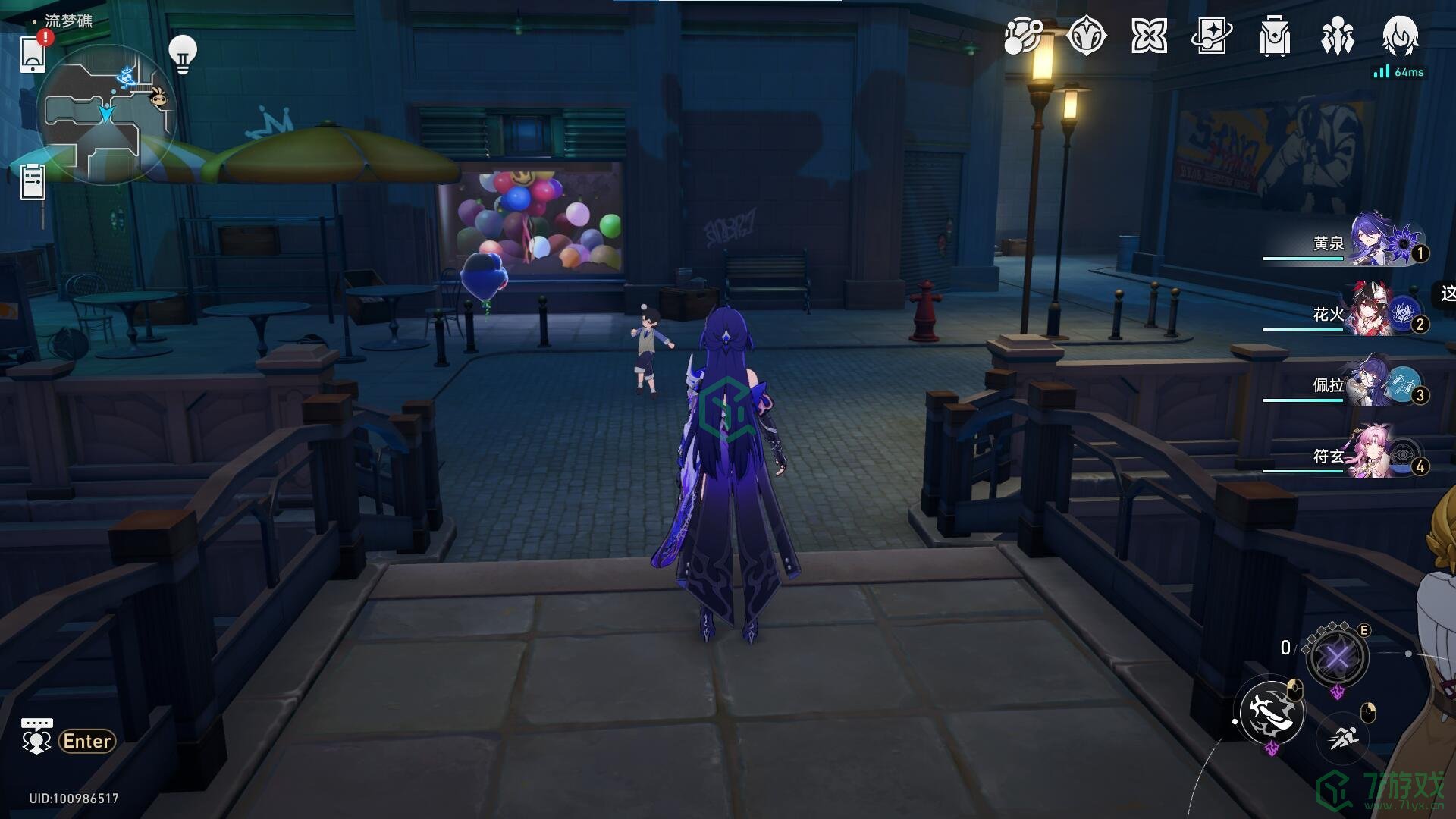Open the character head profile icon
This screenshot has width=1456, height=819.
click(x=1400, y=36)
